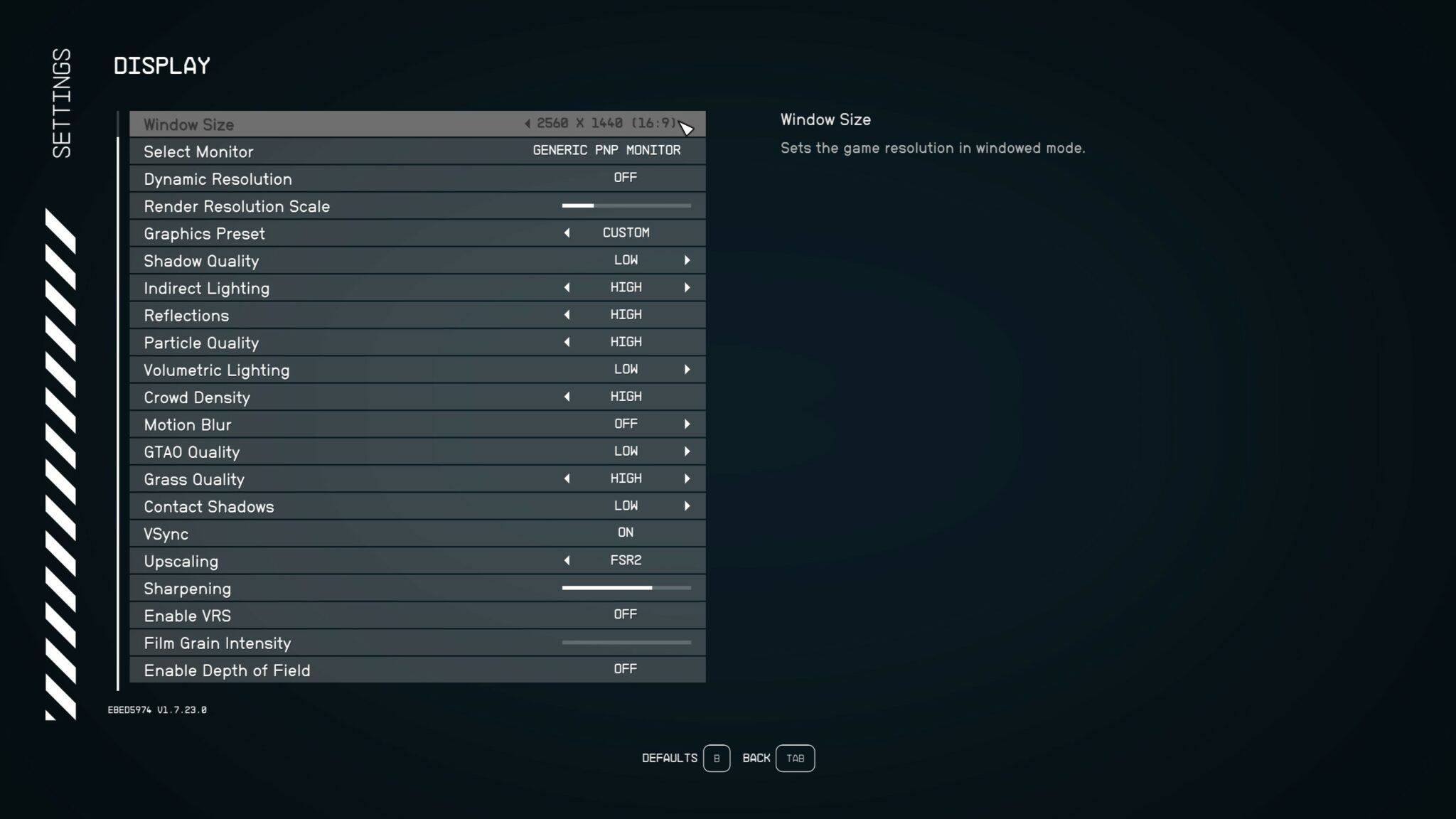This screenshot has height=819, width=1456.
Task: Increase GTAO Quality with right arrow
Action: [x=687, y=451]
